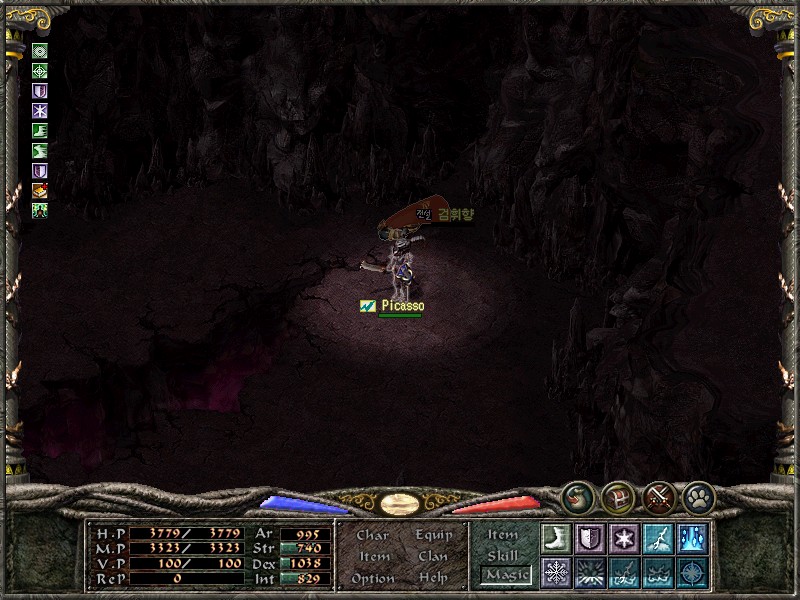The height and width of the screenshot is (600, 800).
Task: Open the Equip panel
Action: click(433, 536)
